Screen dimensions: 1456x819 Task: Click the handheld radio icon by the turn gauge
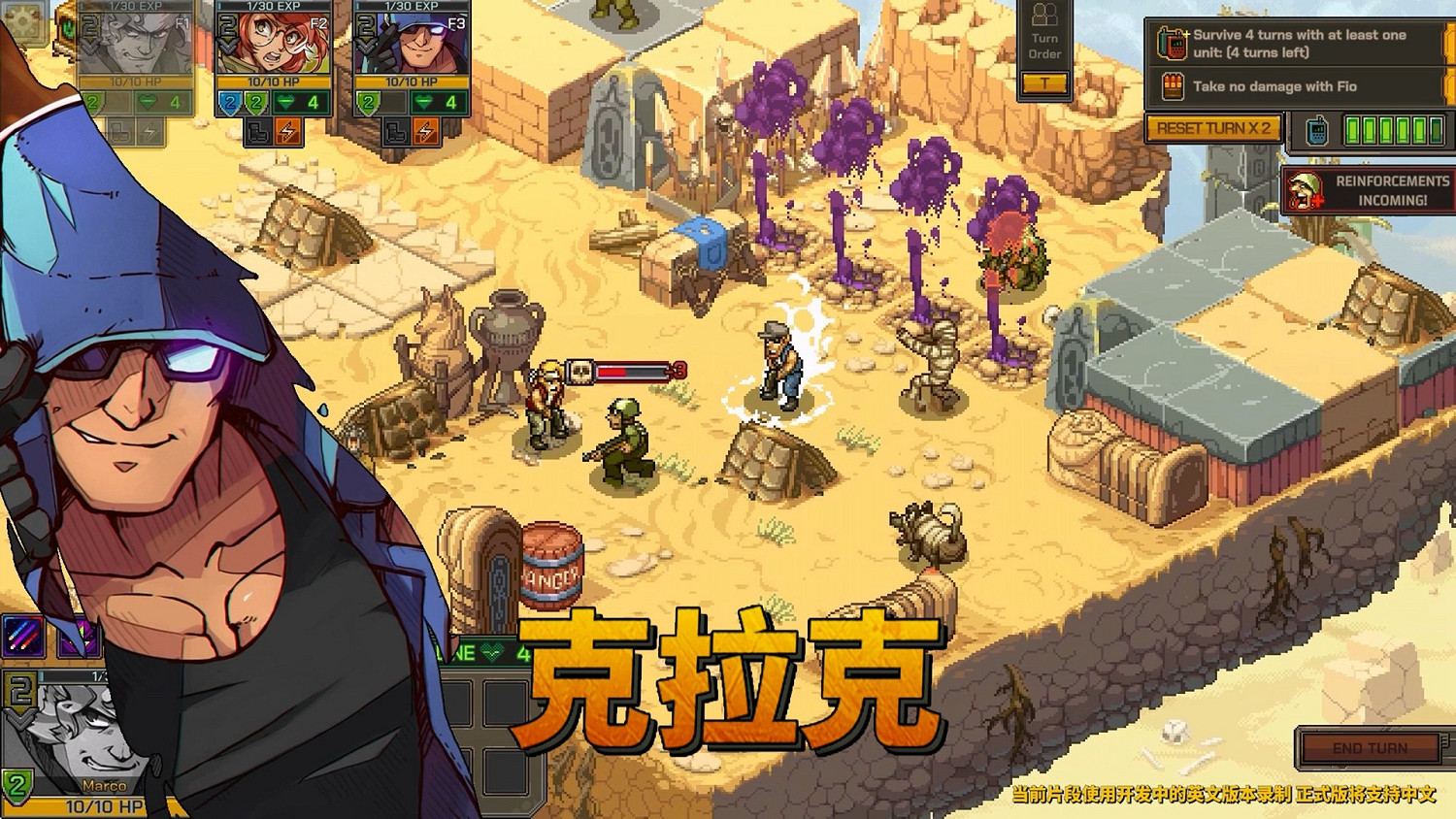pos(1317,130)
